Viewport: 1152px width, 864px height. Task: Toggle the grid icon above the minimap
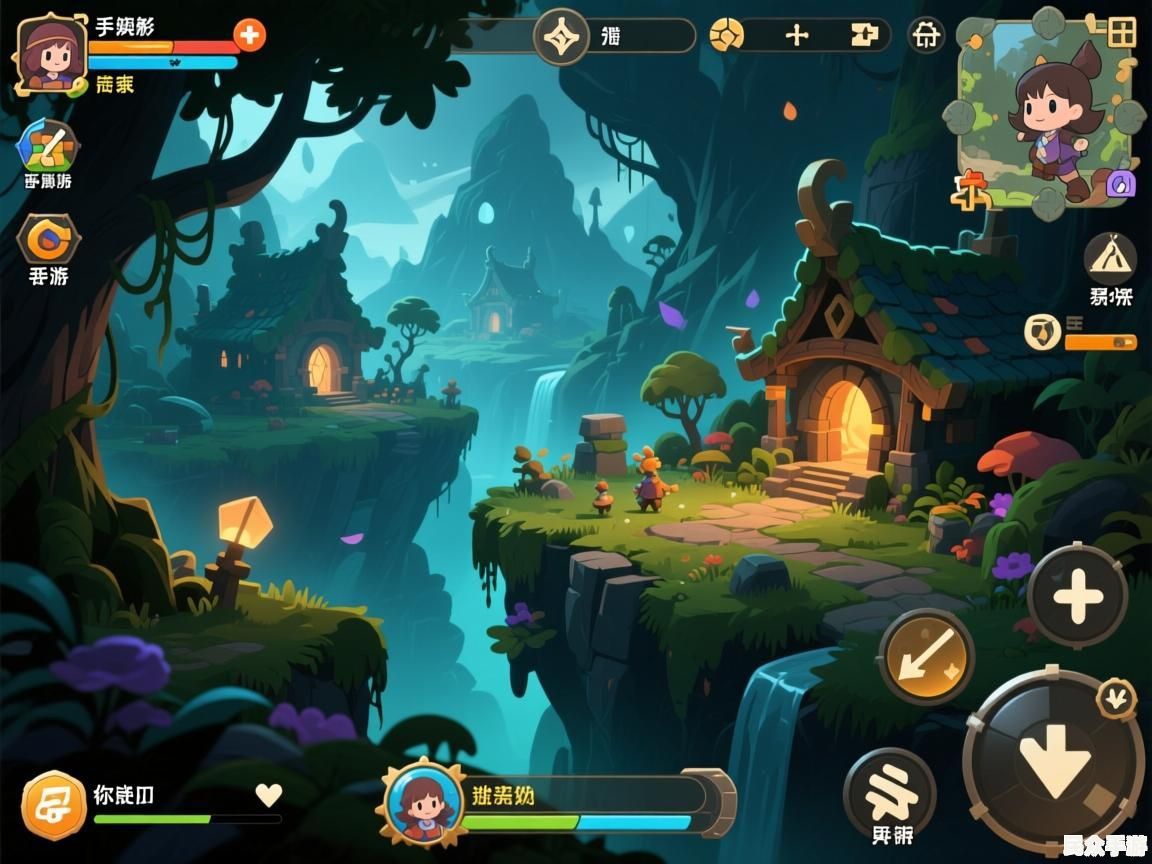(1122, 32)
